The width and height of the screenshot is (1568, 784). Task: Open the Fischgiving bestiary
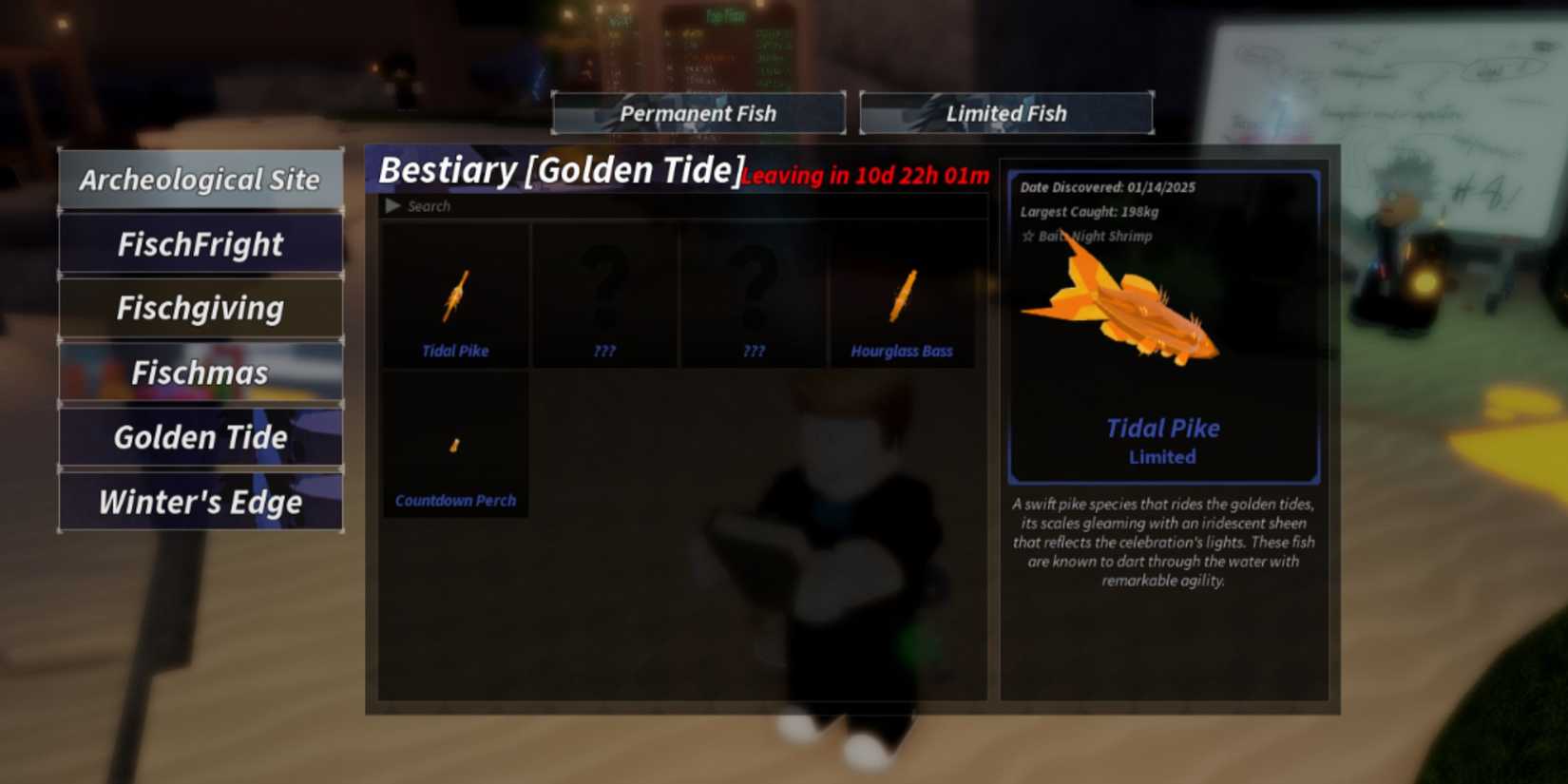click(201, 308)
